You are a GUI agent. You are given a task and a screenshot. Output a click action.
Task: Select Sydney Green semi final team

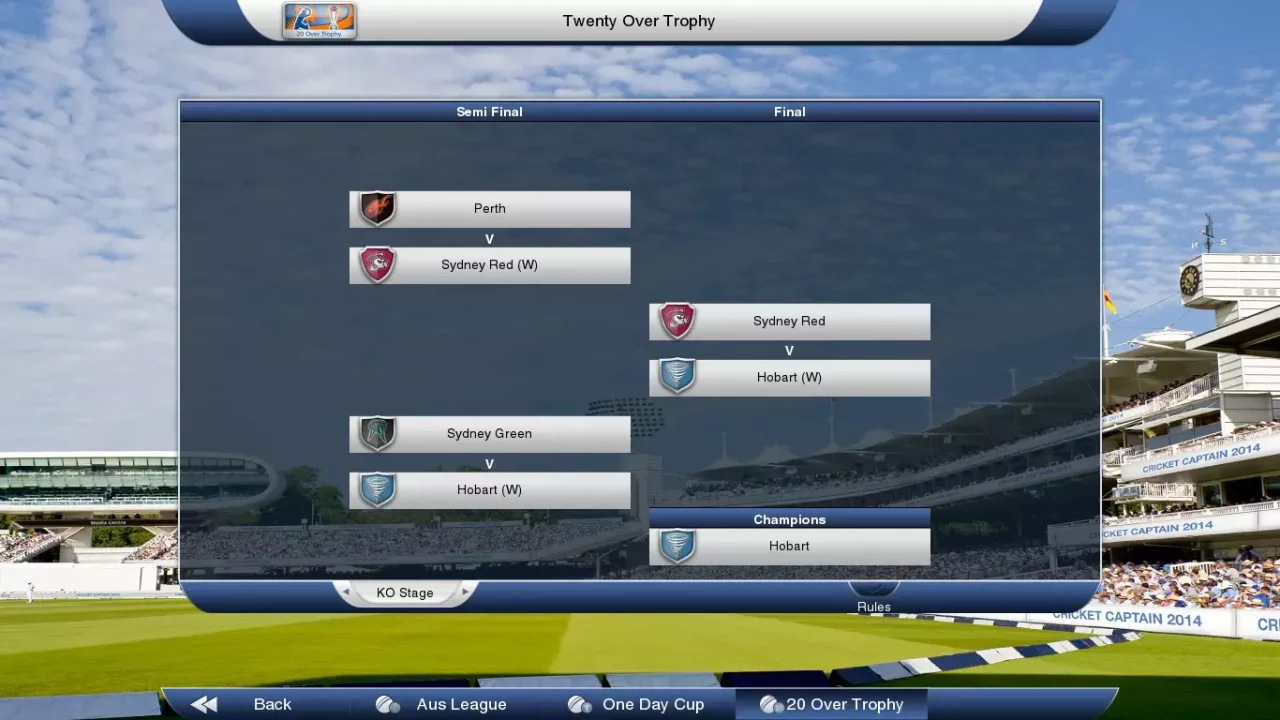[x=490, y=434]
